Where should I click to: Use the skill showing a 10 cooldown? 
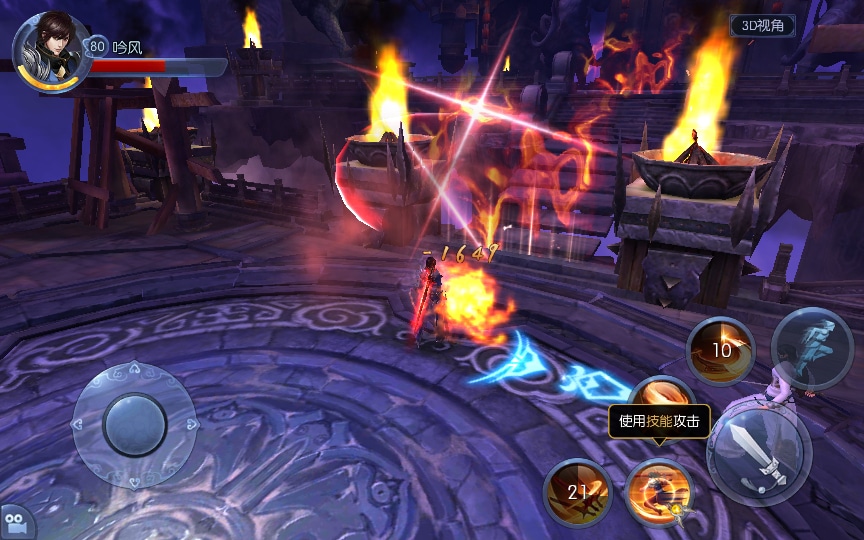(x=720, y=351)
